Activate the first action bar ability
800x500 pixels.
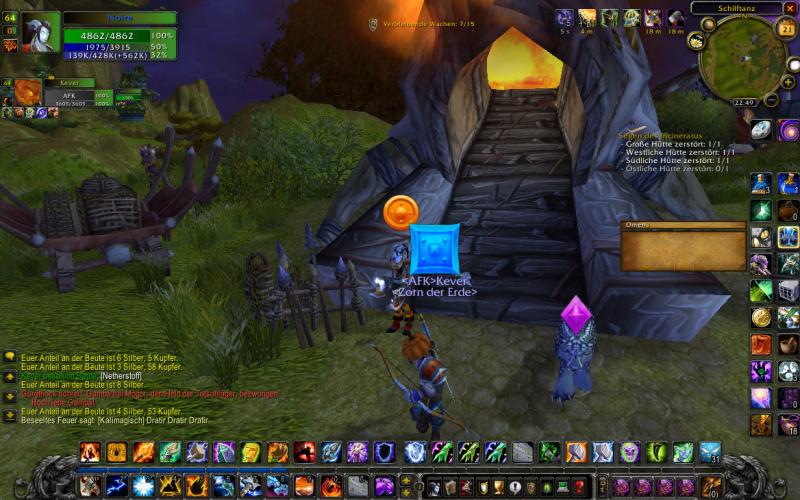click(x=91, y=452)
